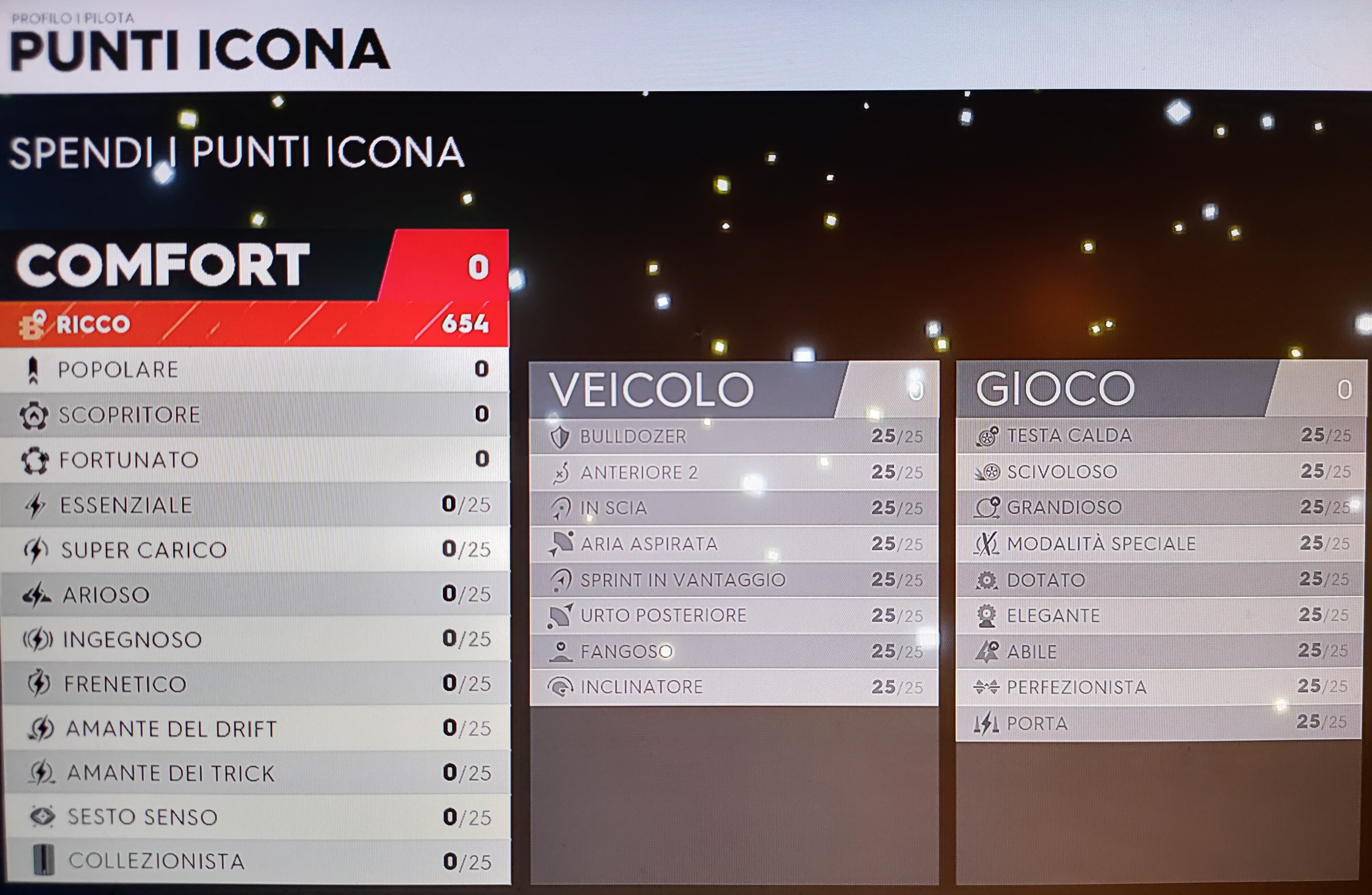Click the Porta perk row

pyautogui.click(x=1160, y=723)
